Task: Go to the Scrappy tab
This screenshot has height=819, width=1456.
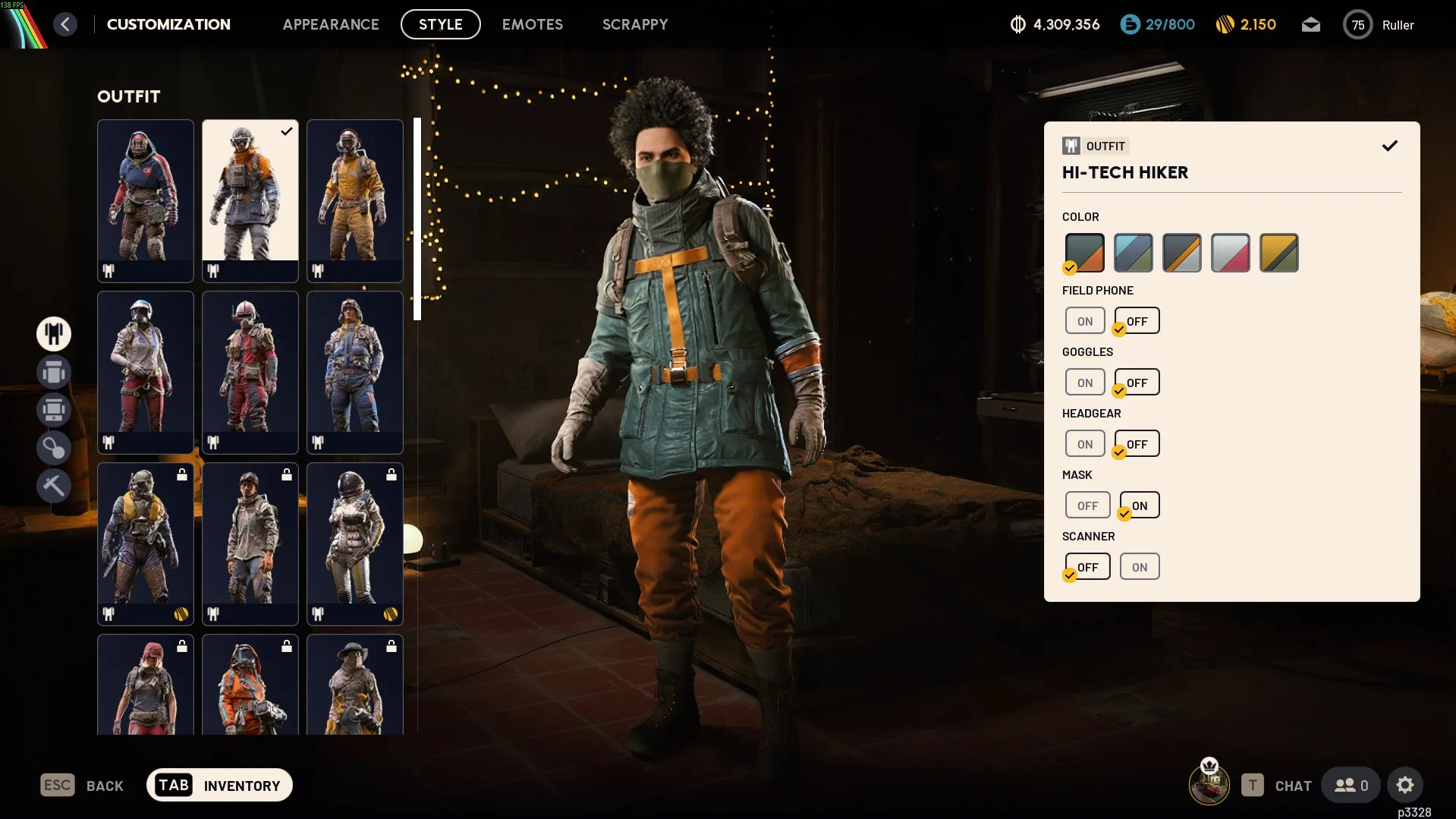Action: tap(635, 24)
